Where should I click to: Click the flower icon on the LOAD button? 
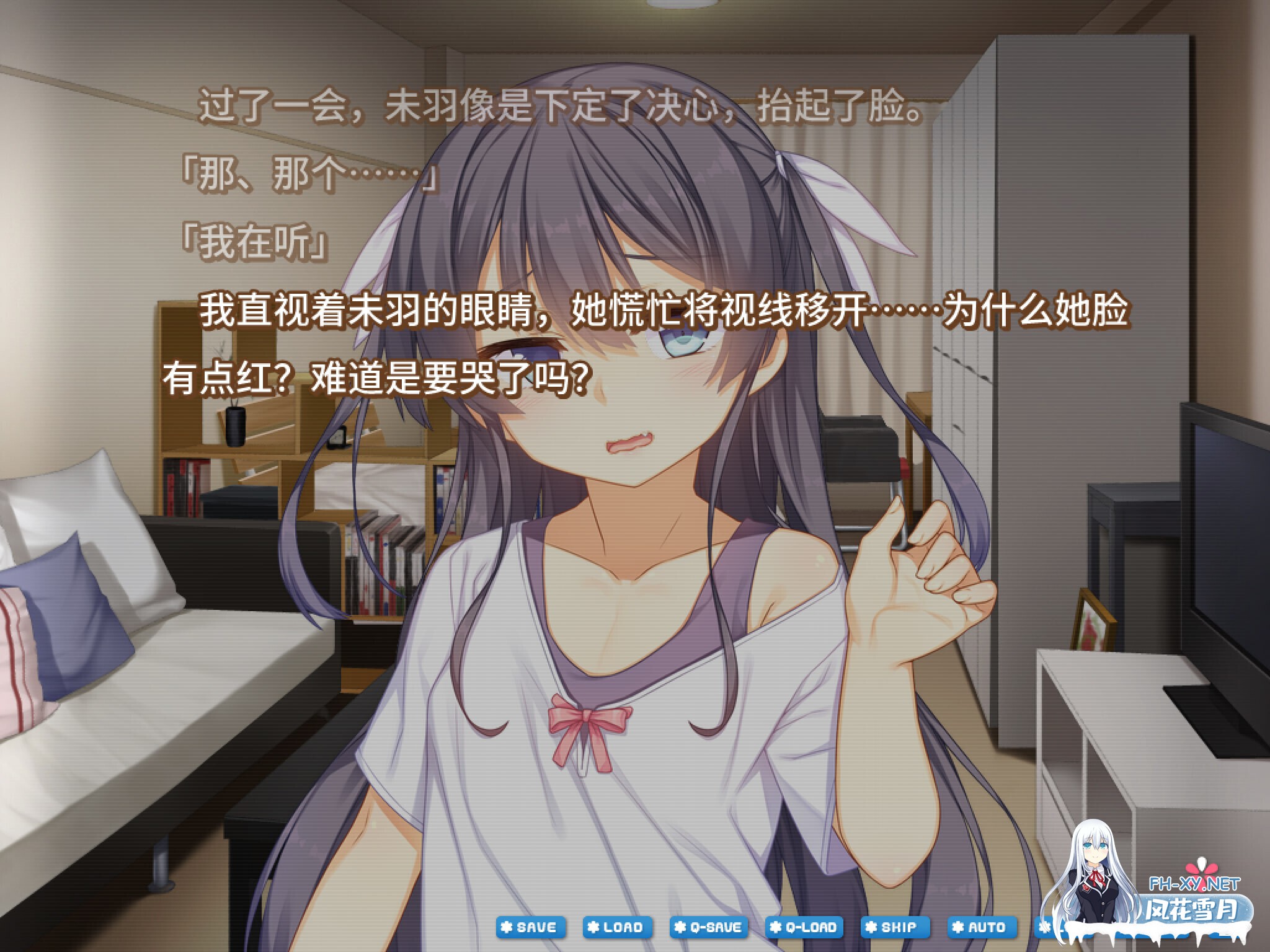coord(592,928)
